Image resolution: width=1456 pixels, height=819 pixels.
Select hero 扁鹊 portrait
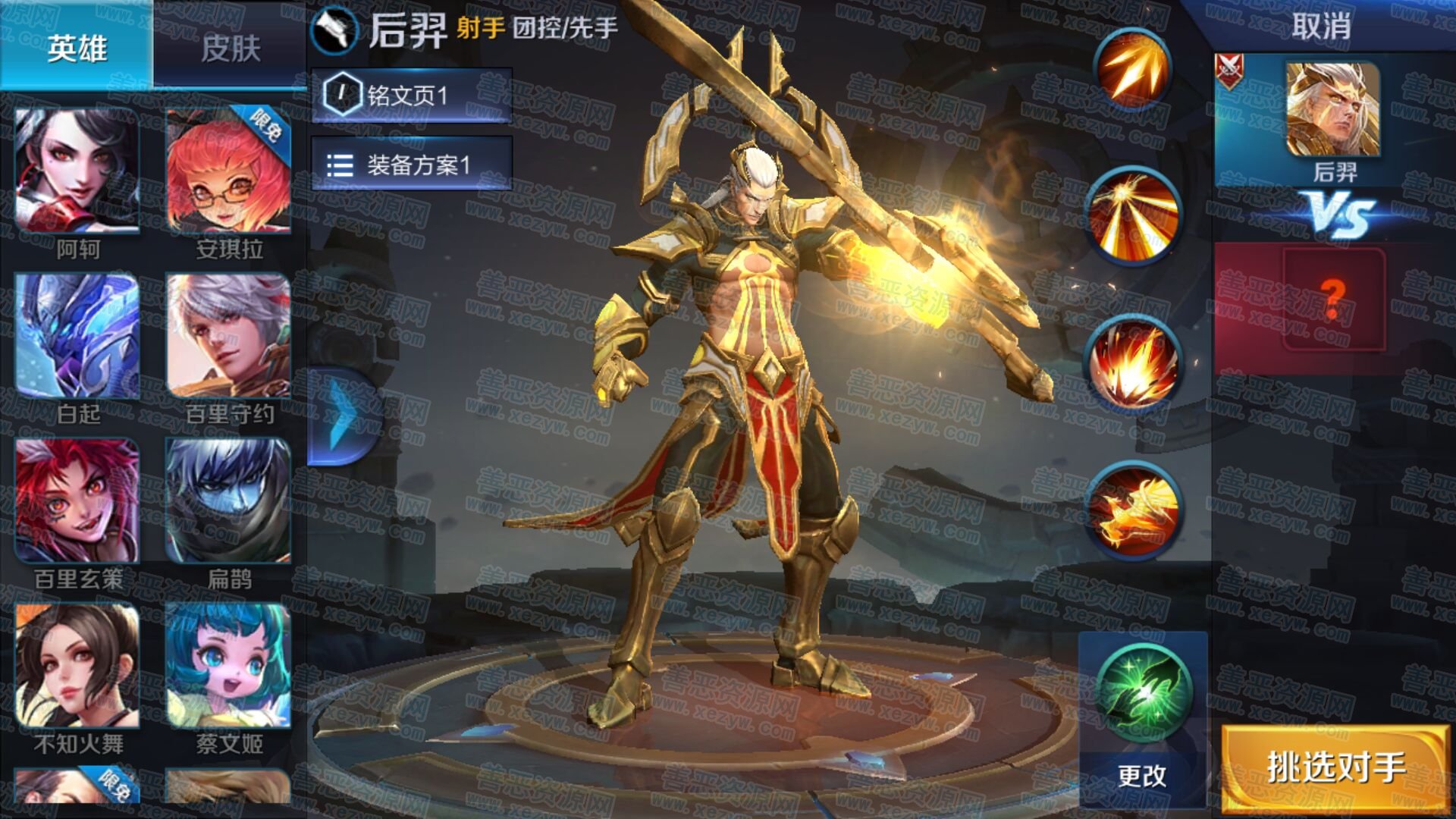[x=228, y=501]
